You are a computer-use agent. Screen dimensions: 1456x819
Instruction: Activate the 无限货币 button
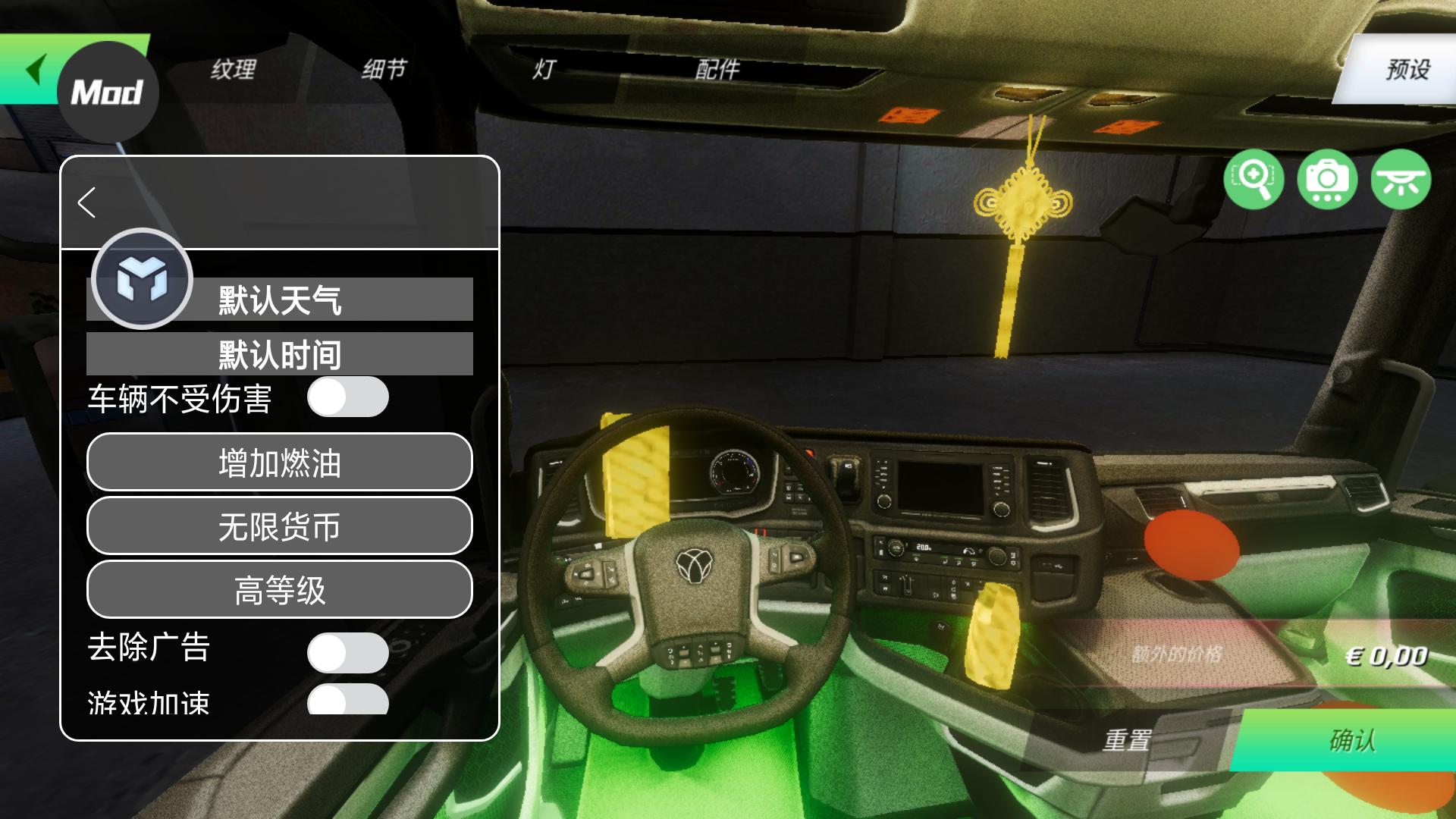[279, 526]
